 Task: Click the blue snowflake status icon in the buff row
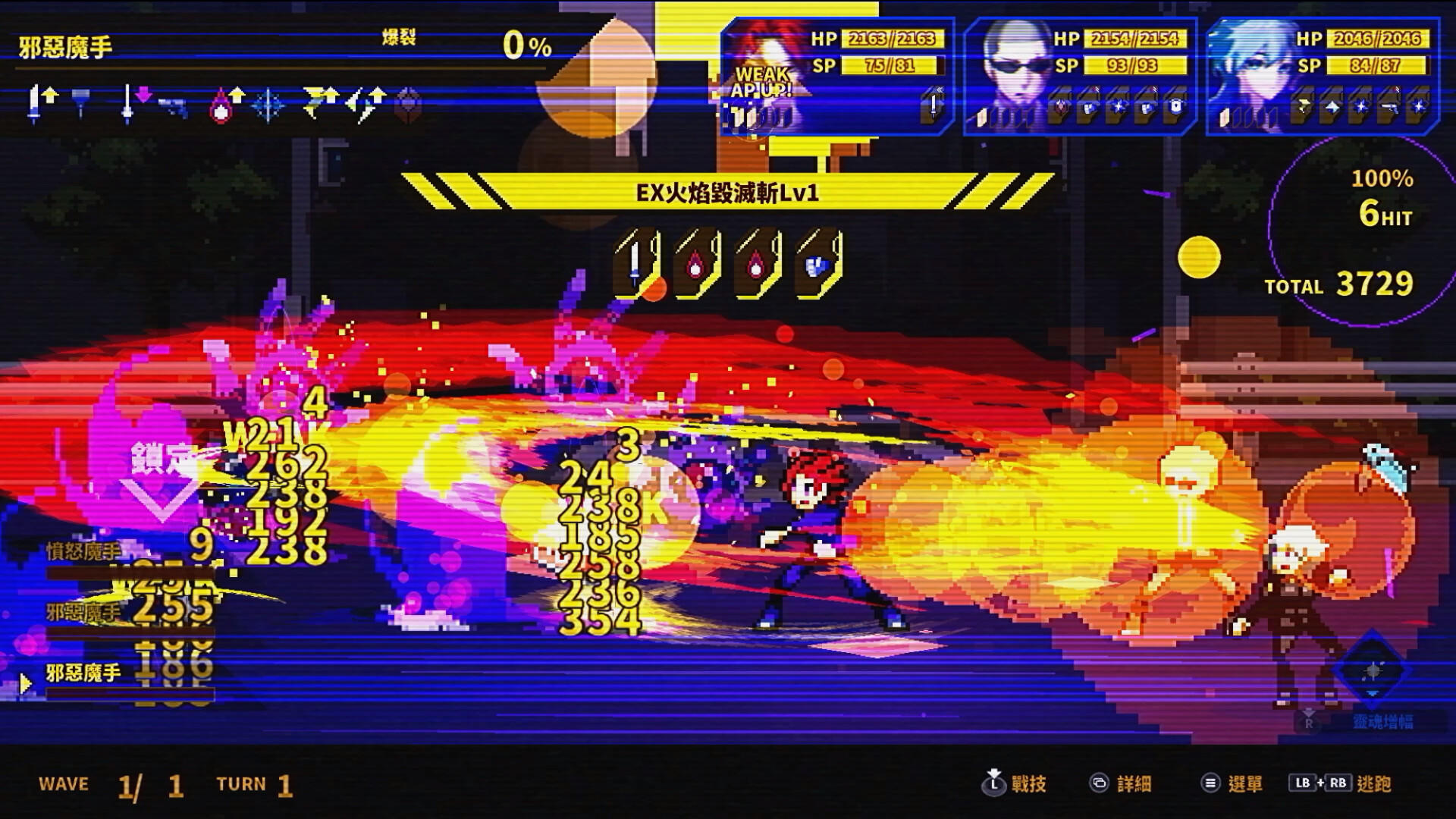[268, 106]
